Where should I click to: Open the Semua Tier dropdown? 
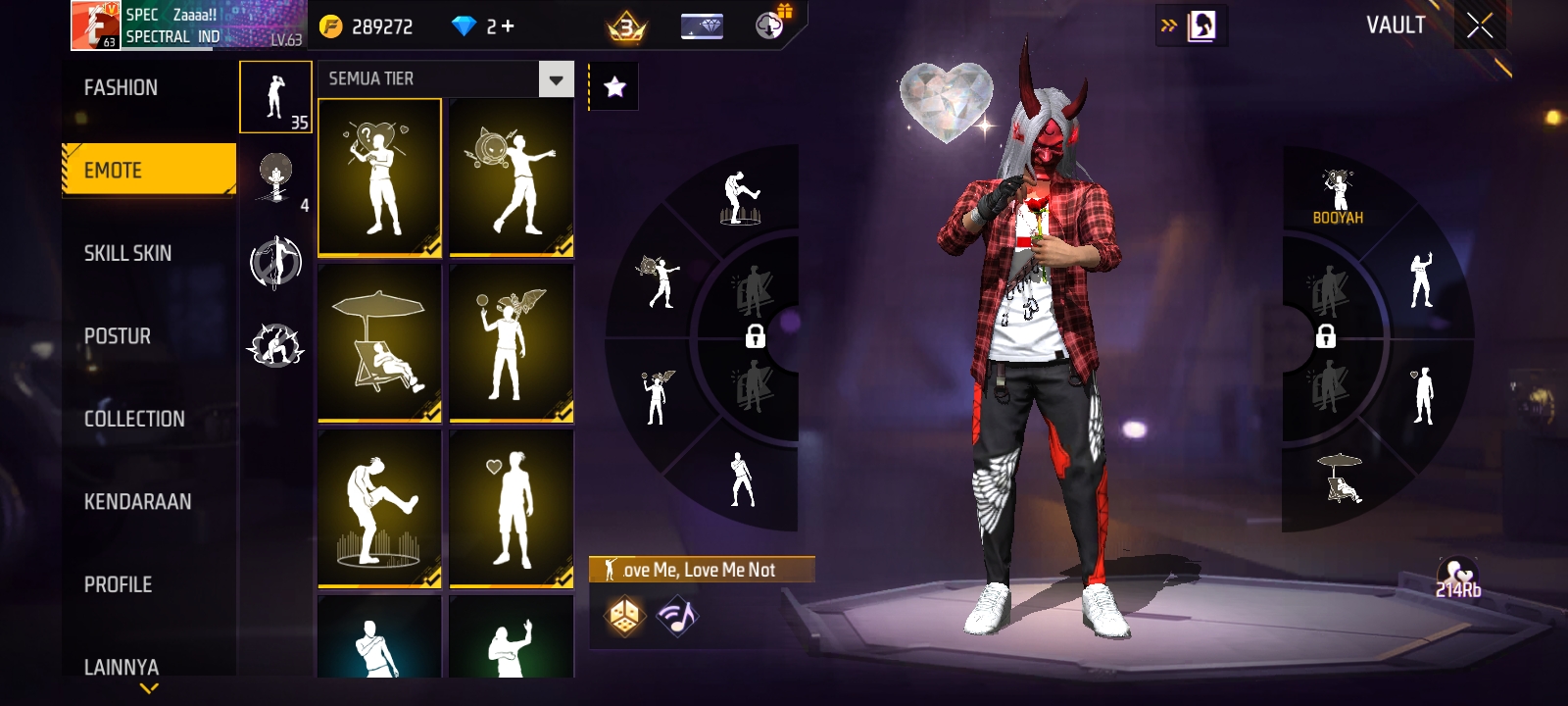556,79
